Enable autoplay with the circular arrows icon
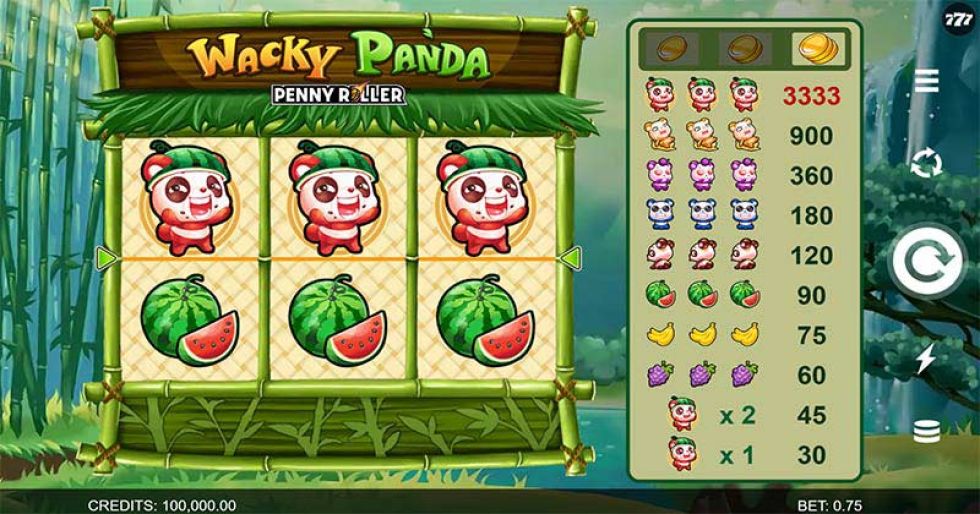 [927, 163]
